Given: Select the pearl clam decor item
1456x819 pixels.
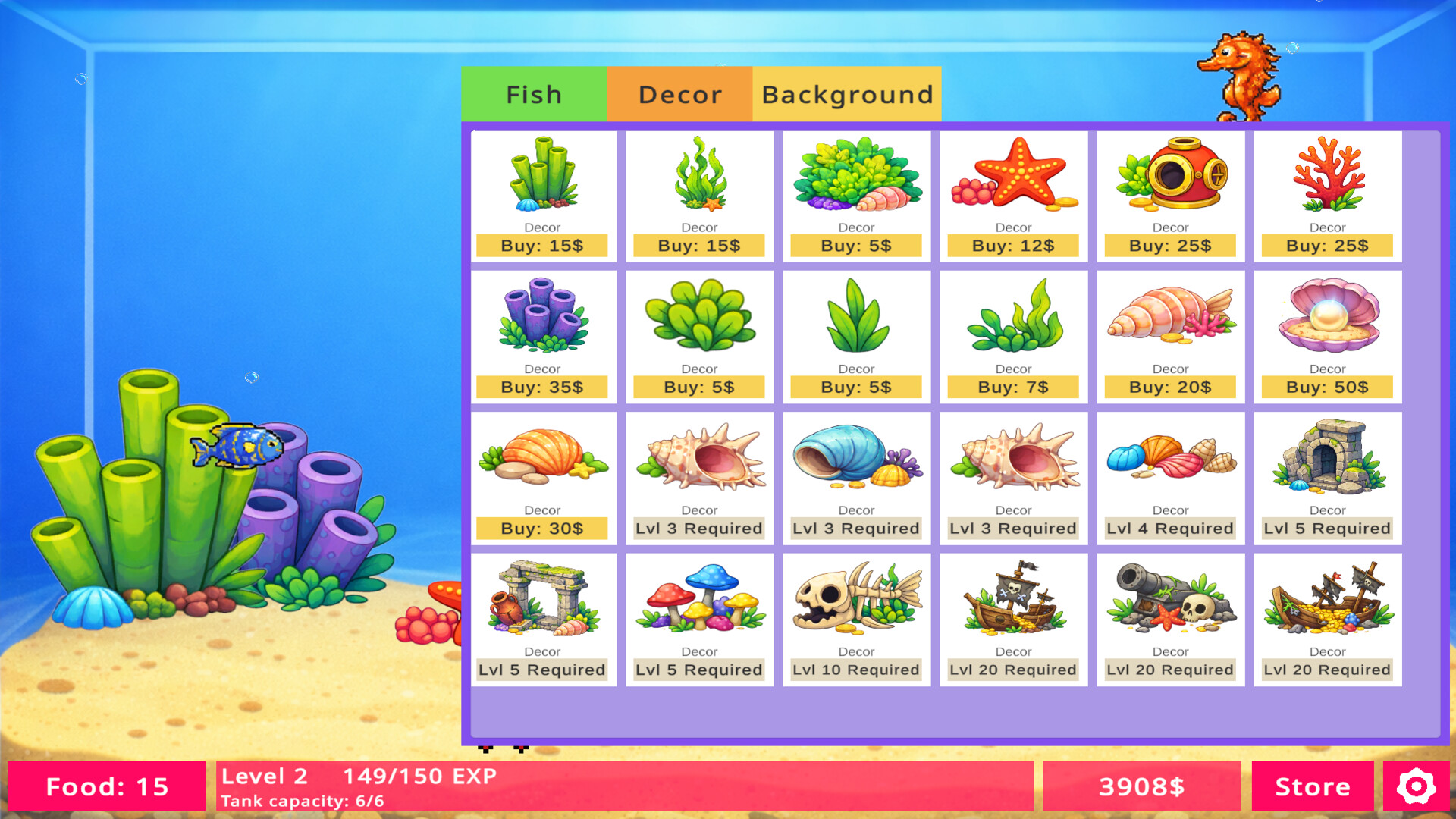Looking at the screenshot, I should [x=1326, y=318].
